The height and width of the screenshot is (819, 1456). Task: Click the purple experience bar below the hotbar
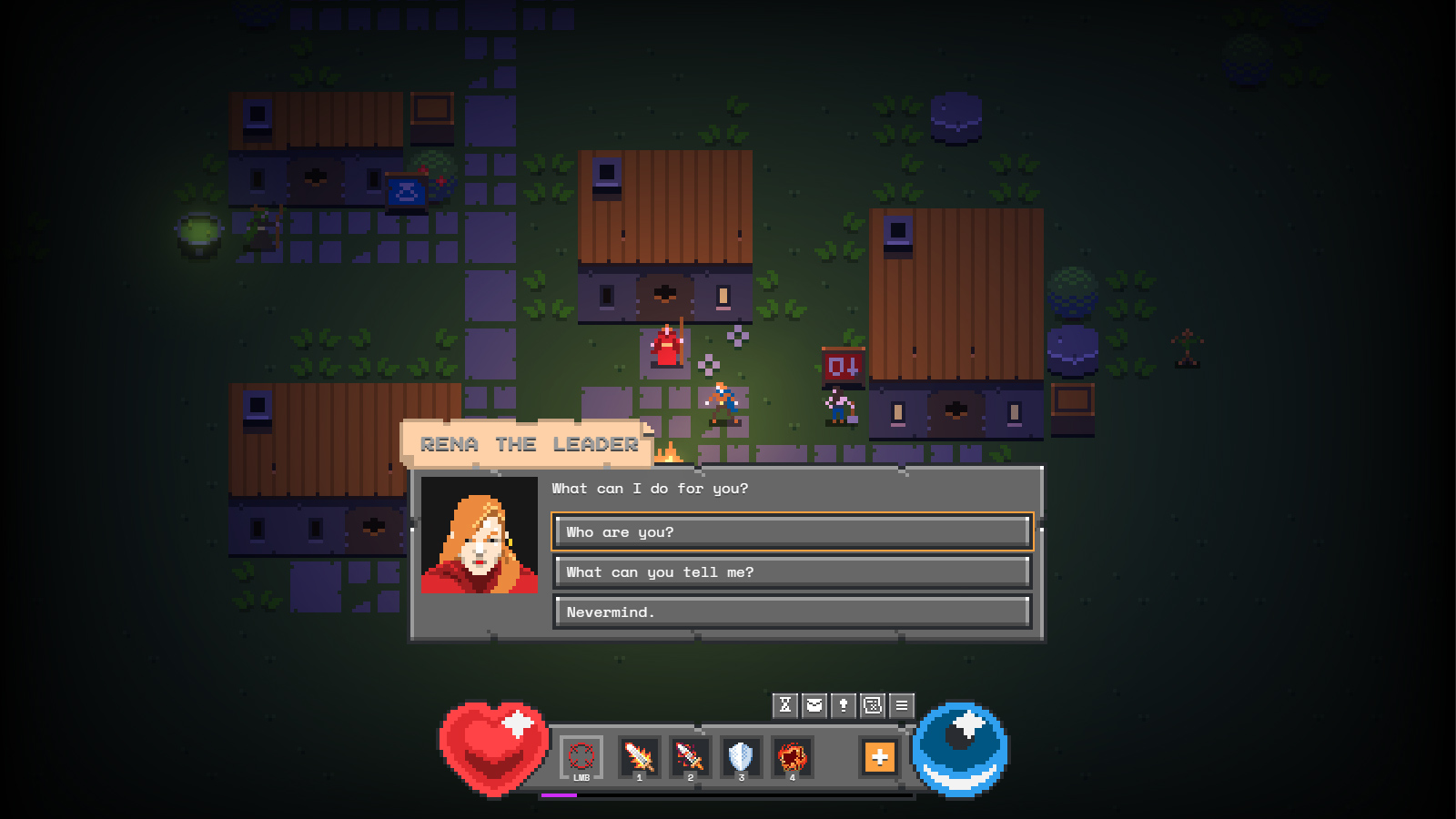(561, 794)
